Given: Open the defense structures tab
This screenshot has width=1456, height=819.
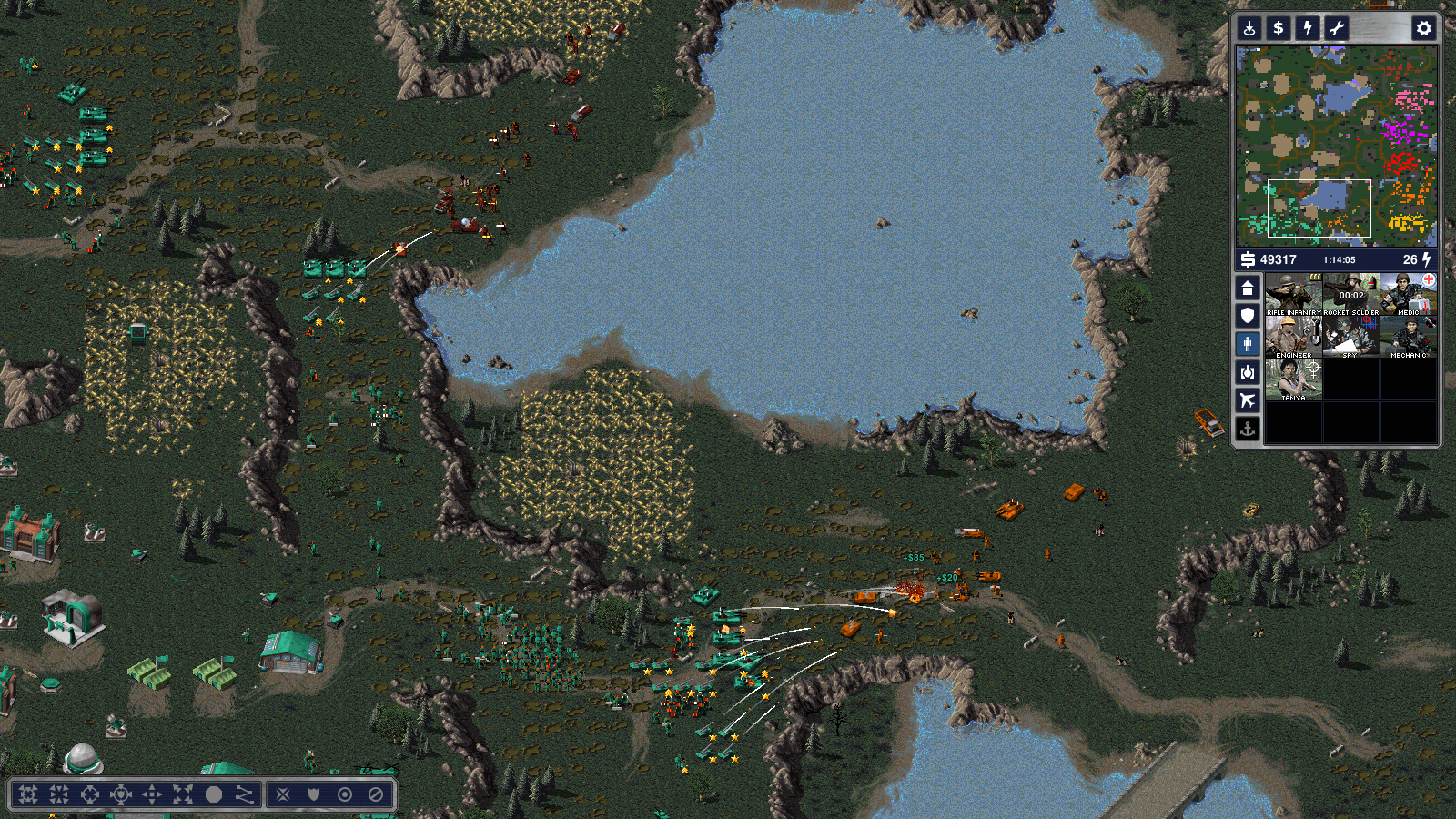Looking at the screenshot, I should (1248, 316).
